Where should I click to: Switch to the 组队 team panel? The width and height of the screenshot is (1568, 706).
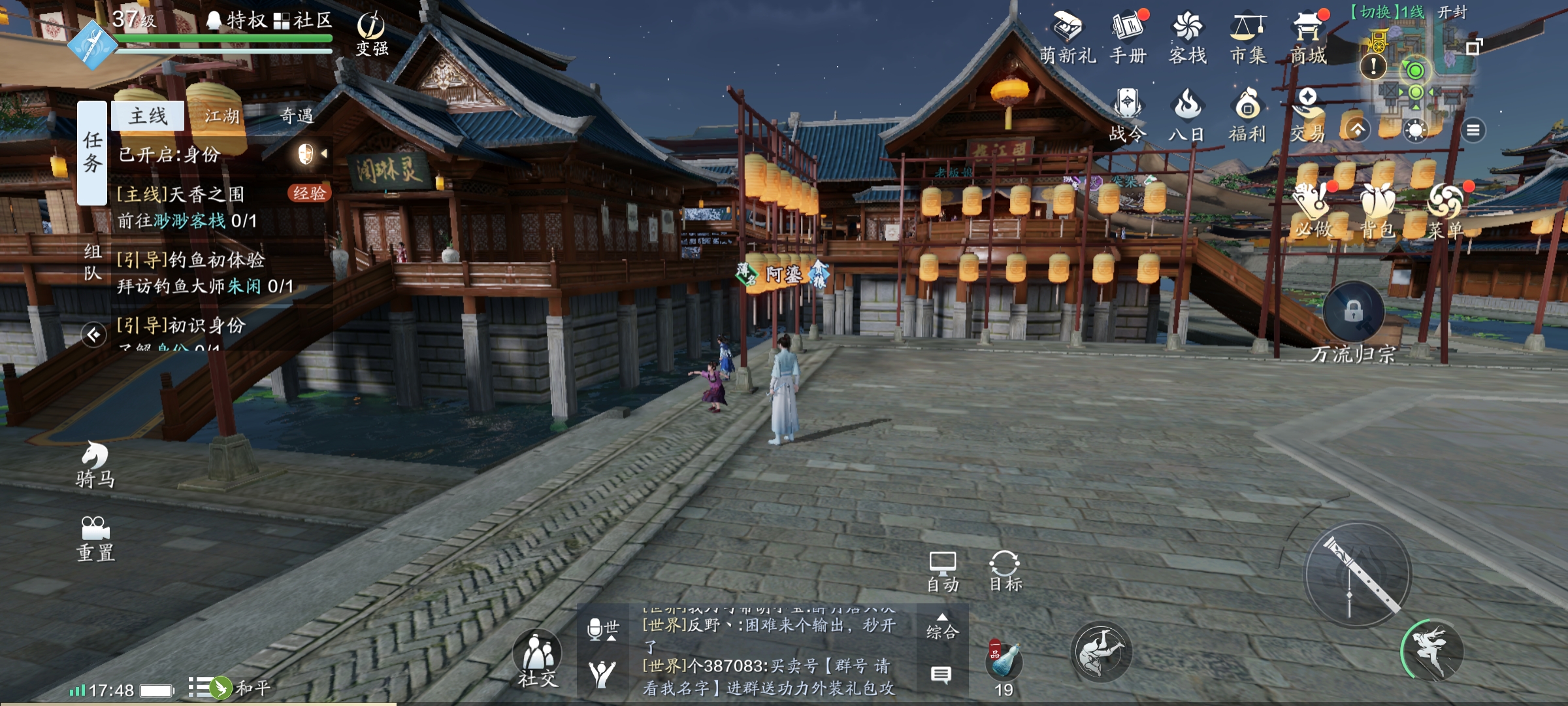tap(93, 261)
